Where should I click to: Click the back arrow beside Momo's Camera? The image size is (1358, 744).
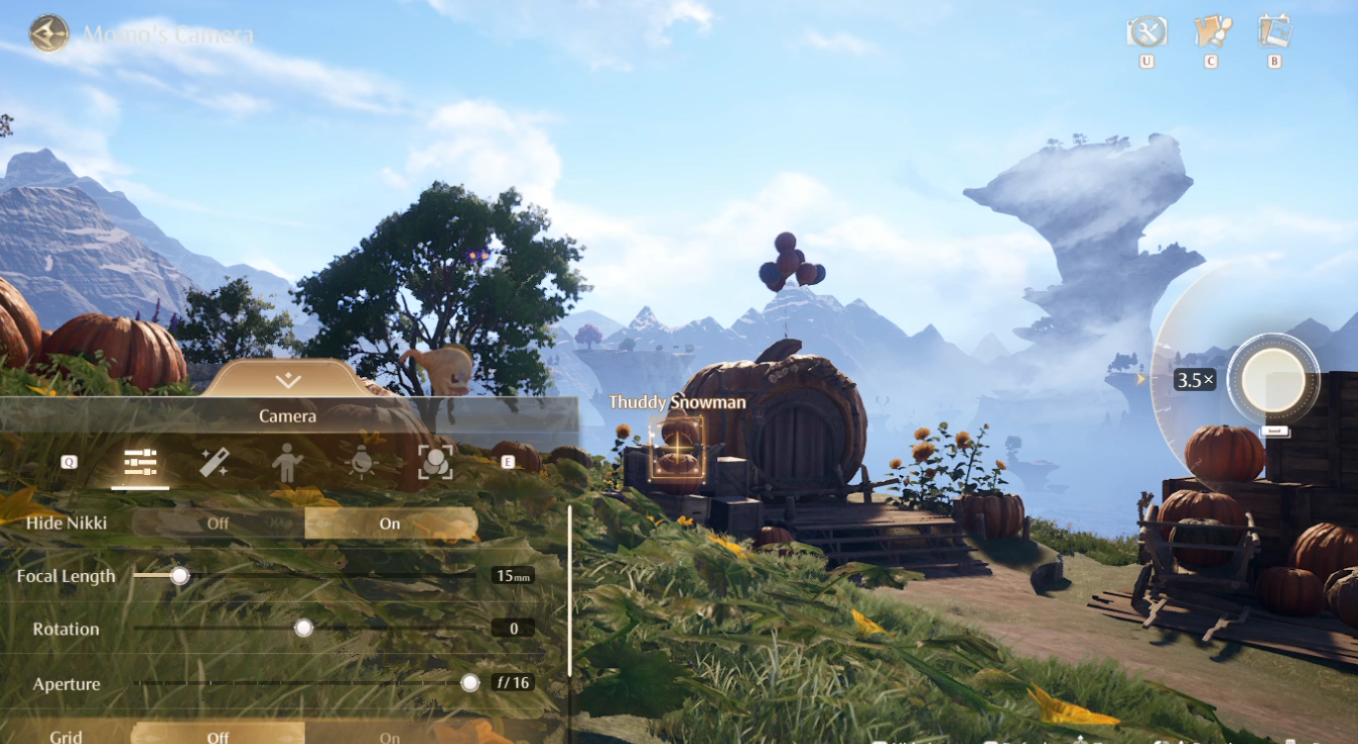pyautogui.click(x=48, y=34)
